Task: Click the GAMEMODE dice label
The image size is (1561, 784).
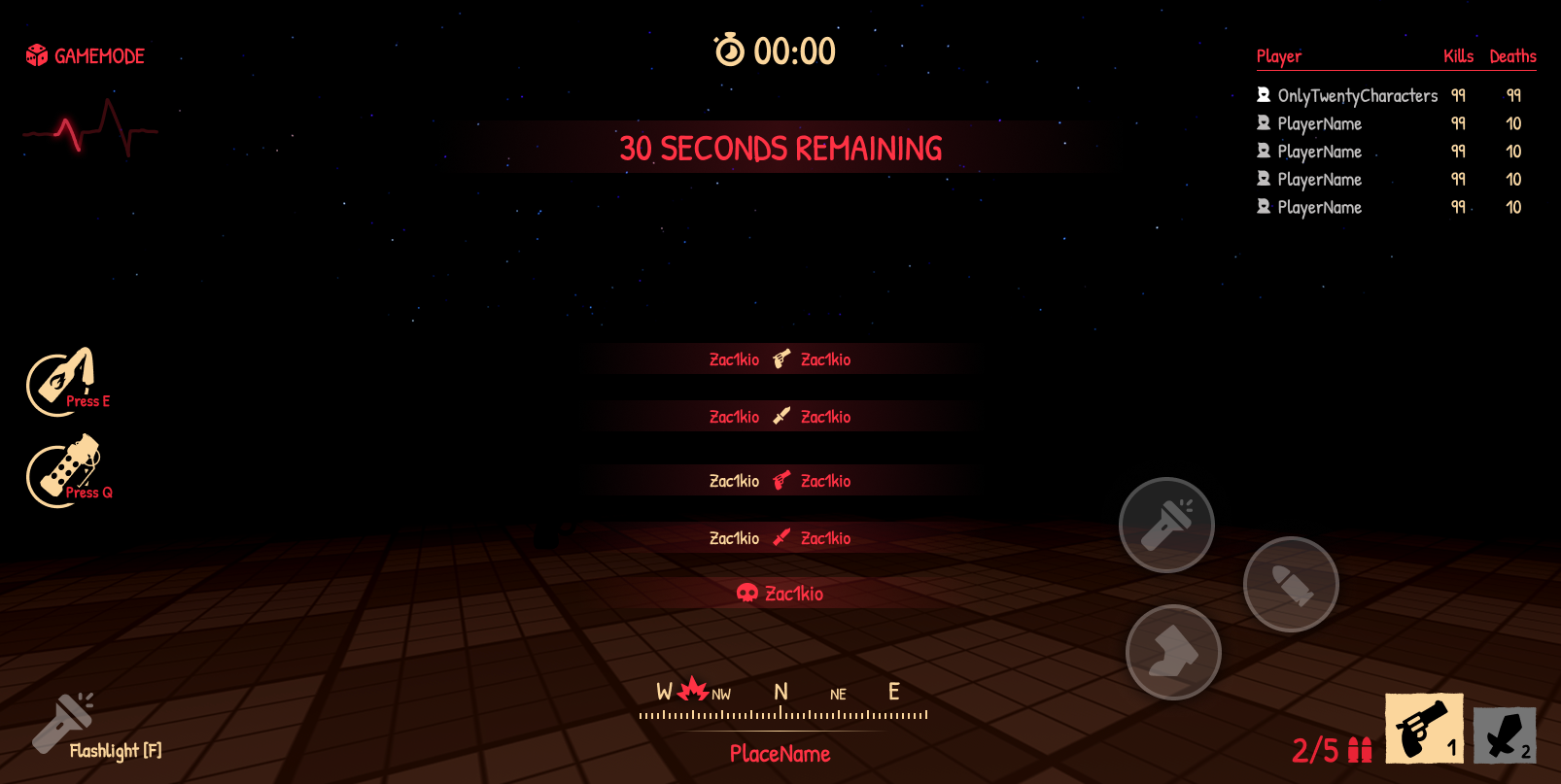Action: click(x=86, y=56)
